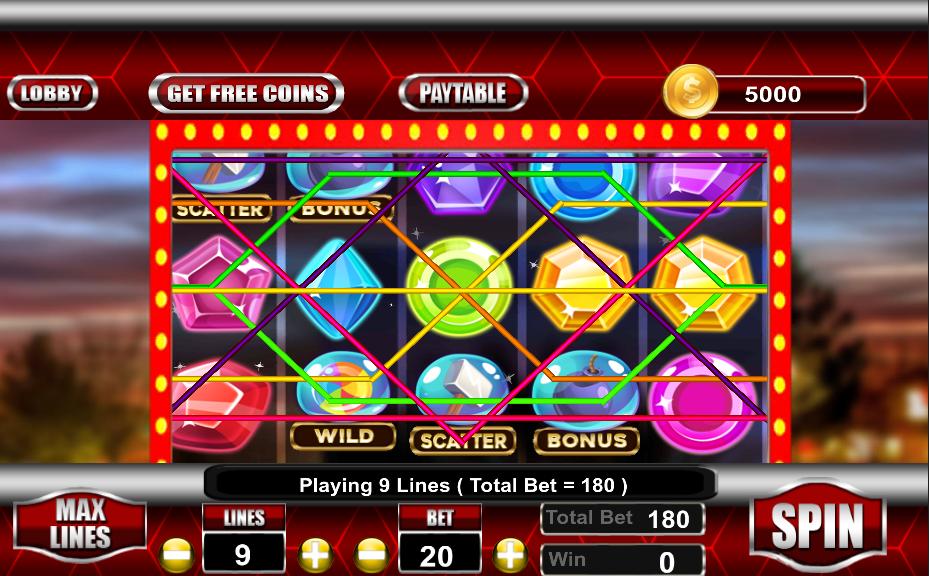Spin the reels with the SPIN button

pyautogui.click(x=817, y=524)
